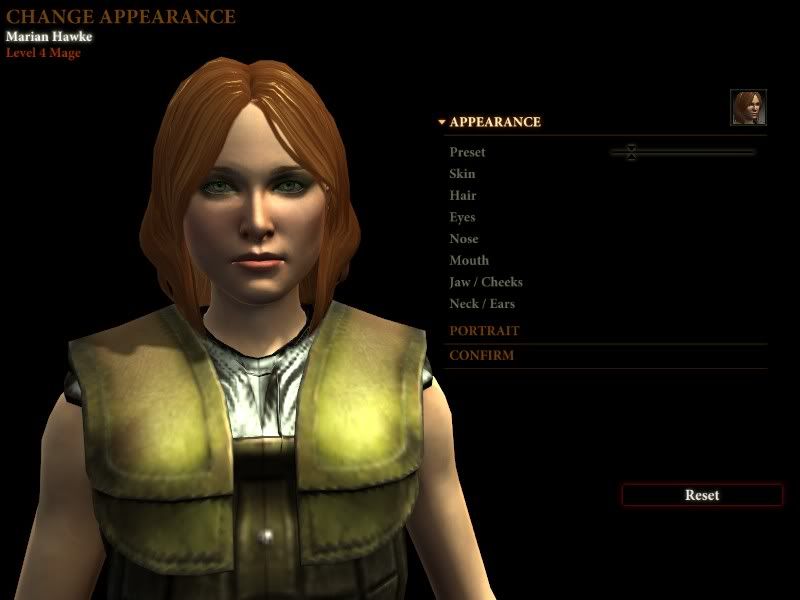Viewport: 800px width, 600px height.
Task: Open Neck / Ears options
Action: coord(482,304)
